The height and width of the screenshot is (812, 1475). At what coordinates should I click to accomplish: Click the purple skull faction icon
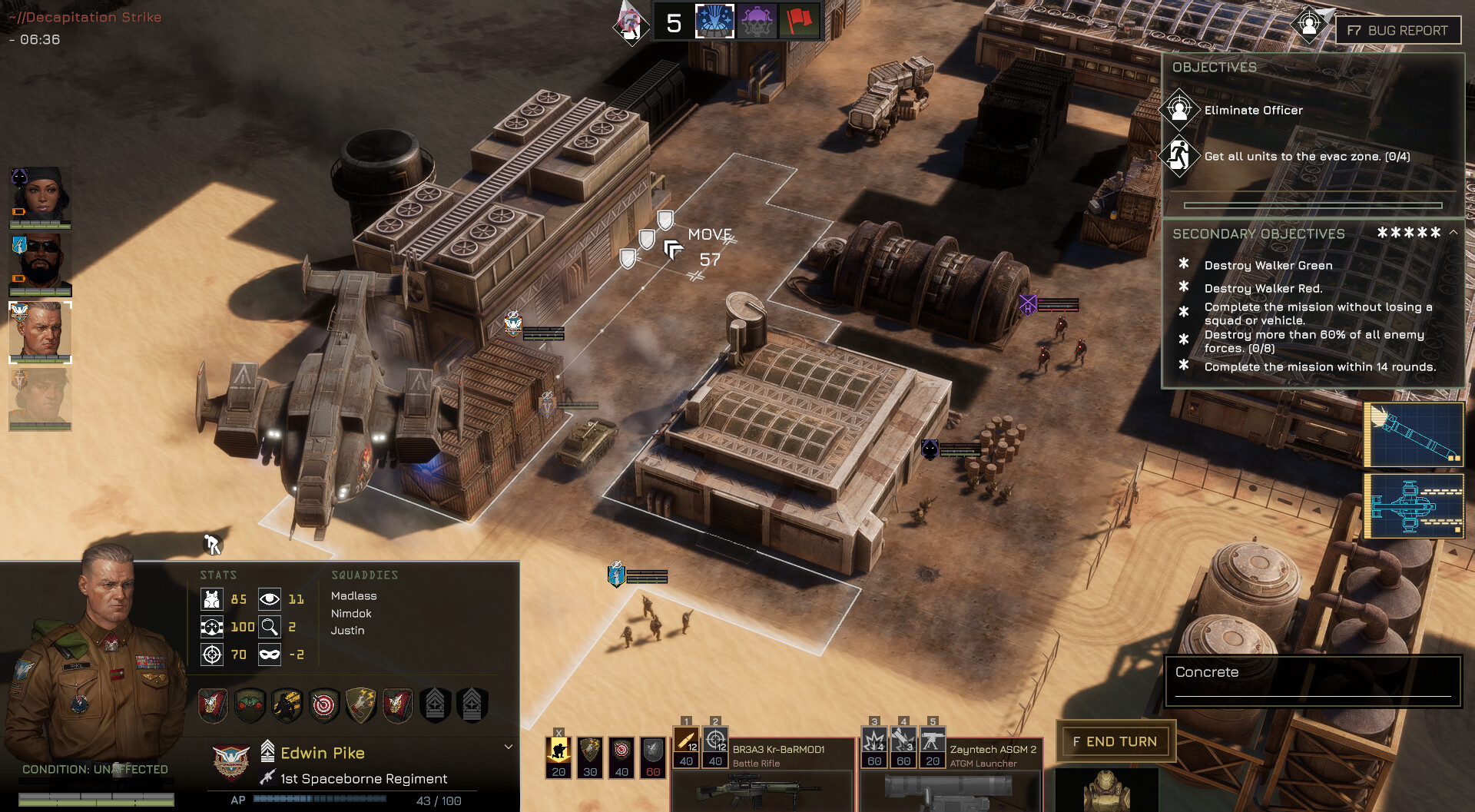pyautogui.click(x=757, y=22)
